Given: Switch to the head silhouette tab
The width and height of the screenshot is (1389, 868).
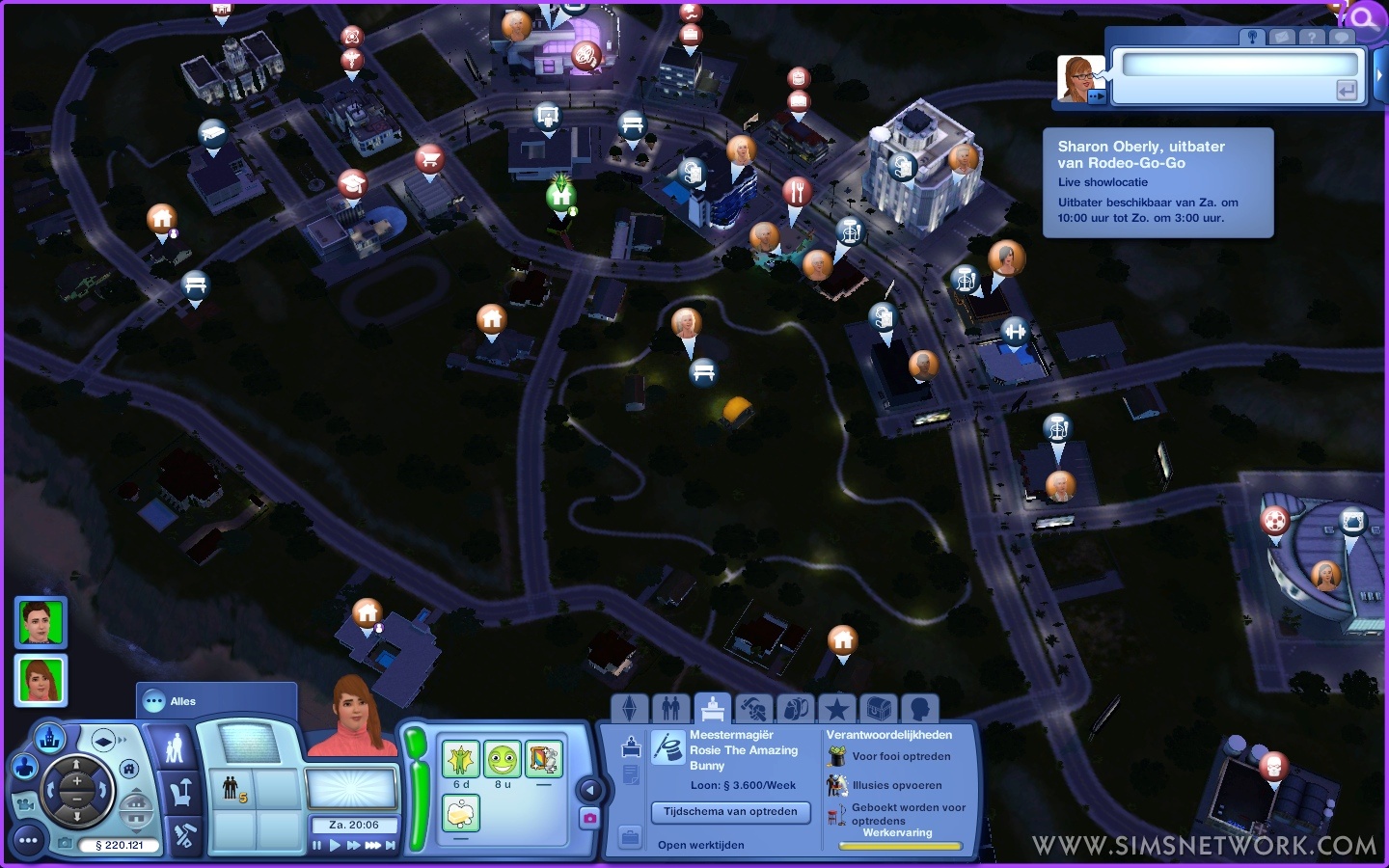Looking at the screenshot, I should (x=919, y=710).
